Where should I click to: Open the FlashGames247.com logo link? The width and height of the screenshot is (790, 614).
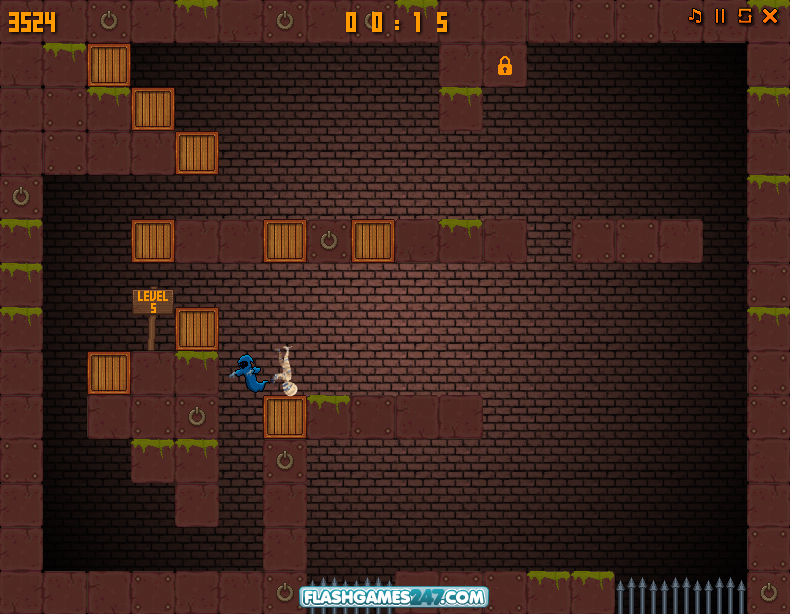point(394,597)
